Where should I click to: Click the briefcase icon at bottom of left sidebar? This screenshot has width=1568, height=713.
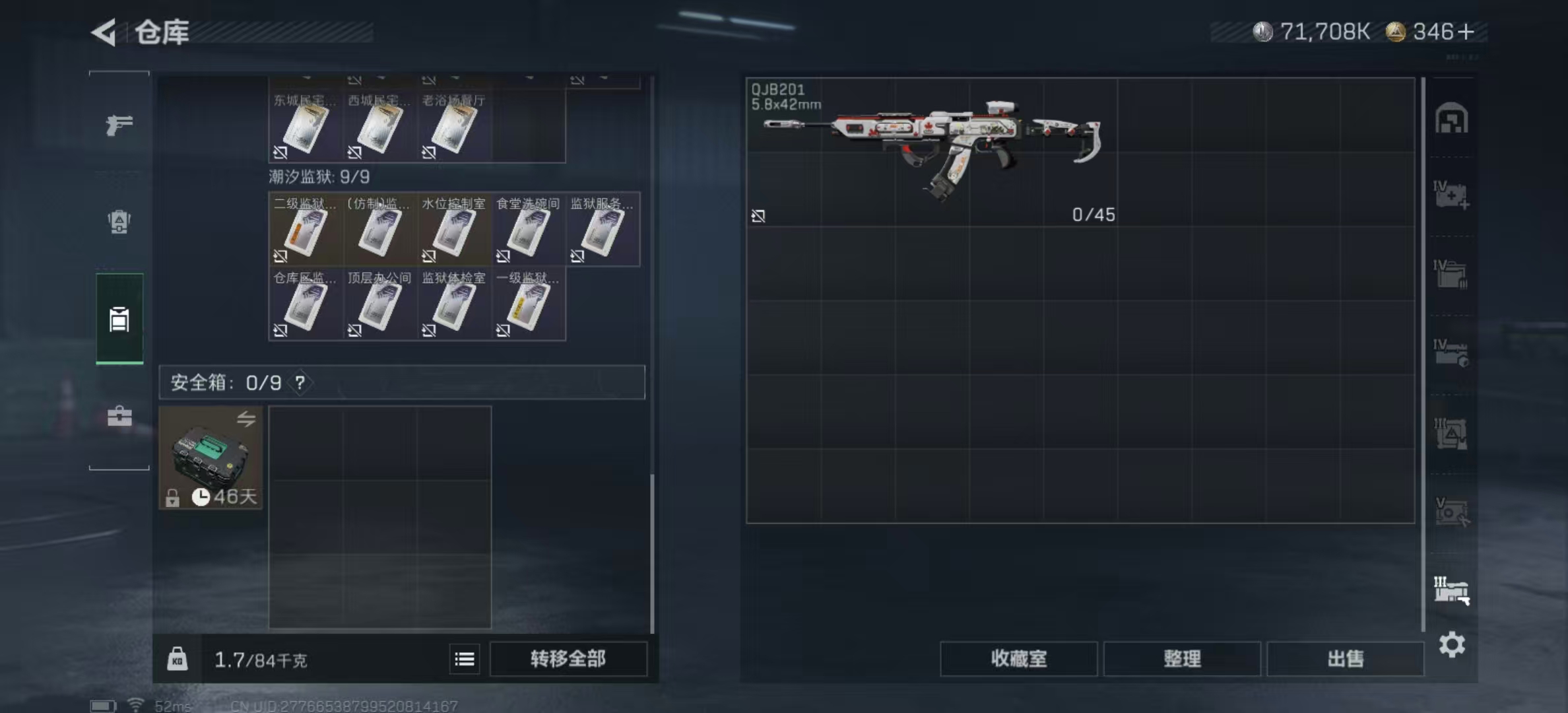[x=119, y=417]
